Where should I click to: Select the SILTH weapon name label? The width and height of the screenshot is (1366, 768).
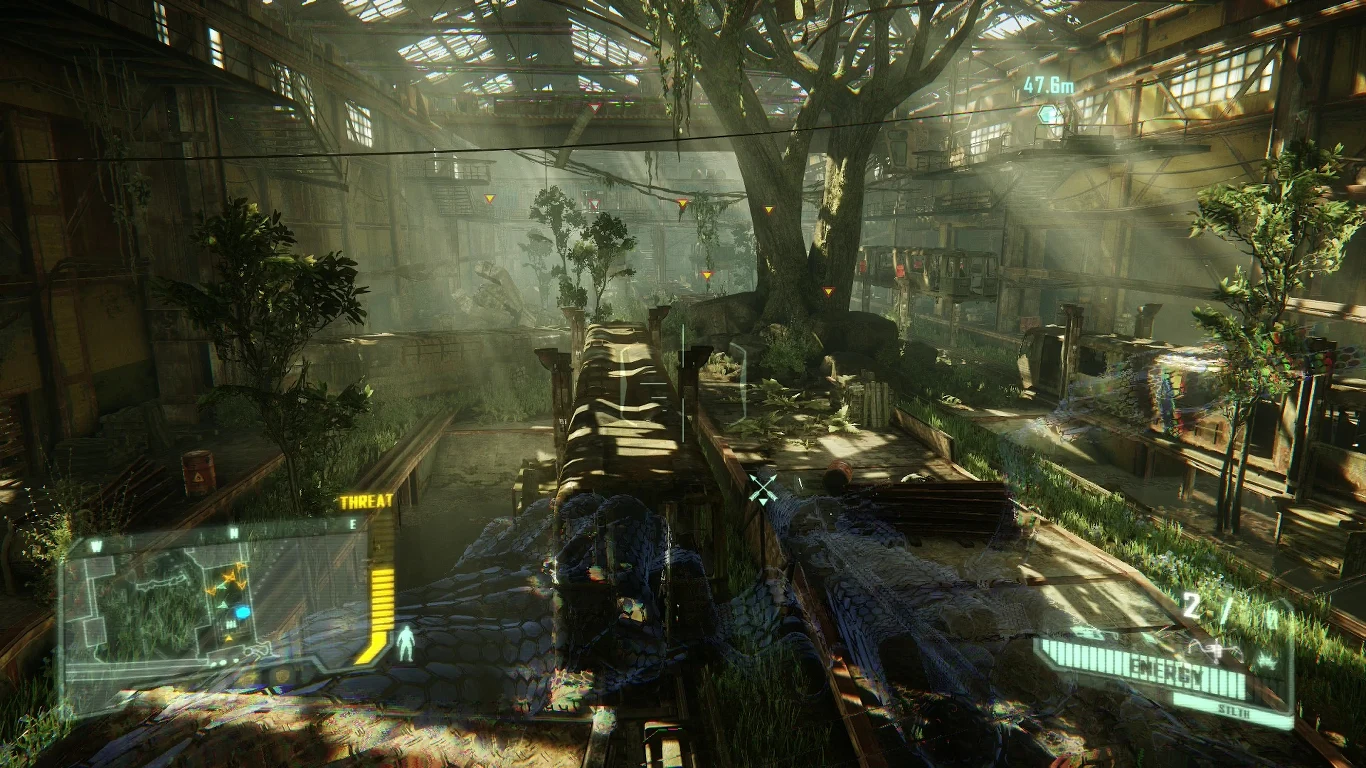point(1234,710)
